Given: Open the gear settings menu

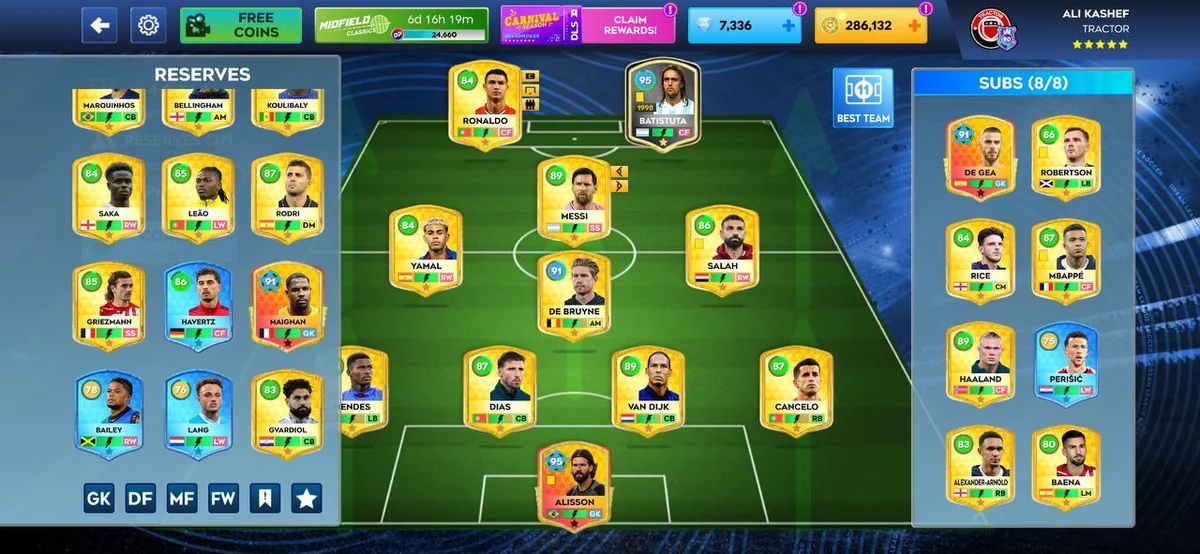Looking at the screenshot, I should click(148, 25).
